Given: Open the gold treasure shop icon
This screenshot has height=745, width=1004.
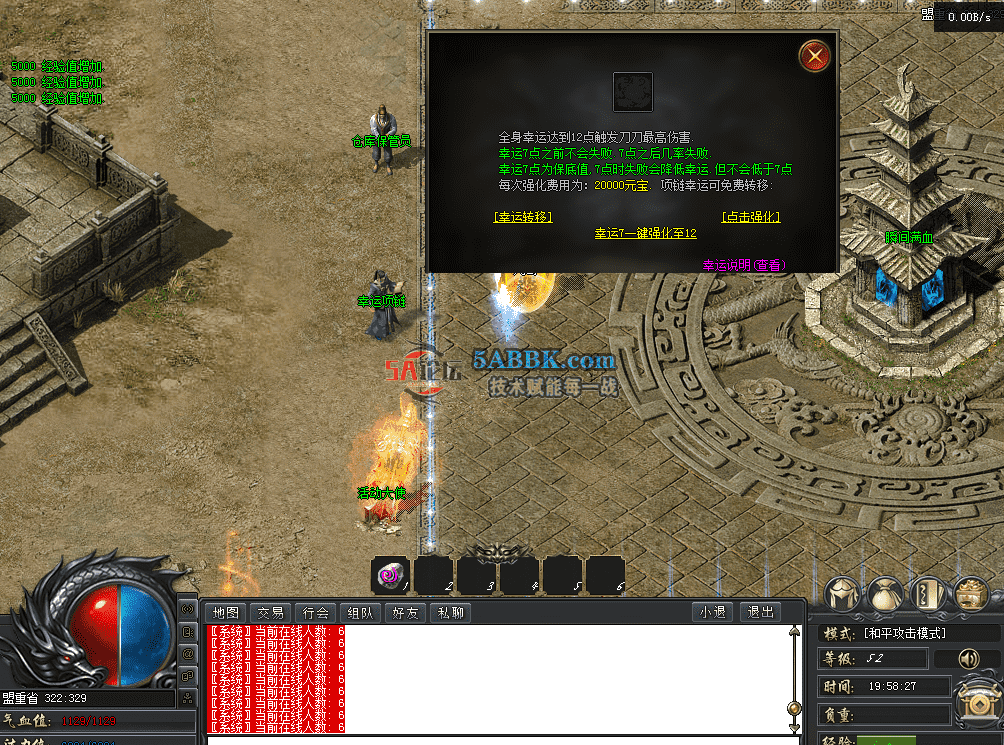Looking at the screenshot, I should coord(971,594).
